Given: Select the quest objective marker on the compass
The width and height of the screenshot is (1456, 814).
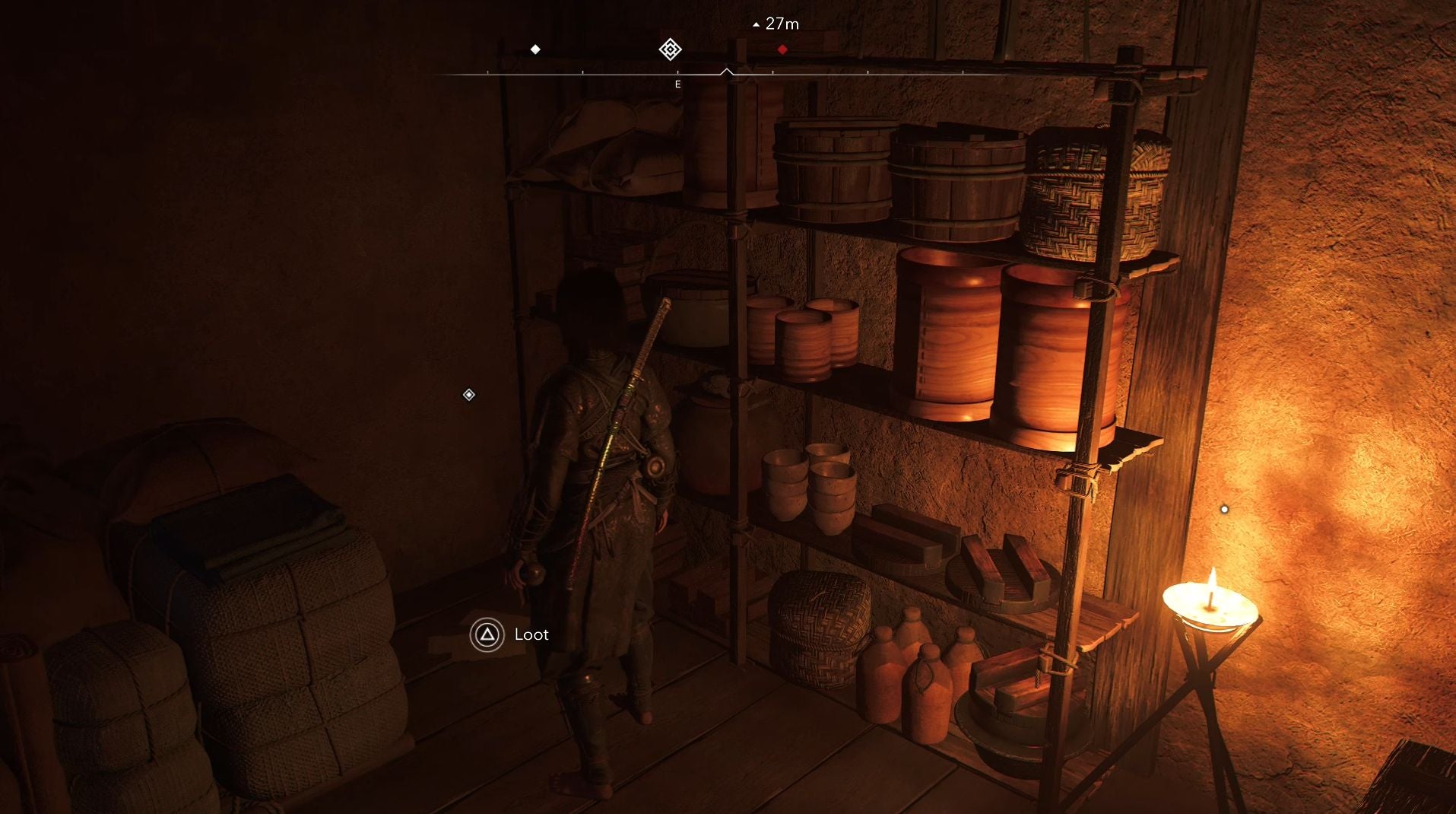Looking at the screenshot, I should 670,49.
